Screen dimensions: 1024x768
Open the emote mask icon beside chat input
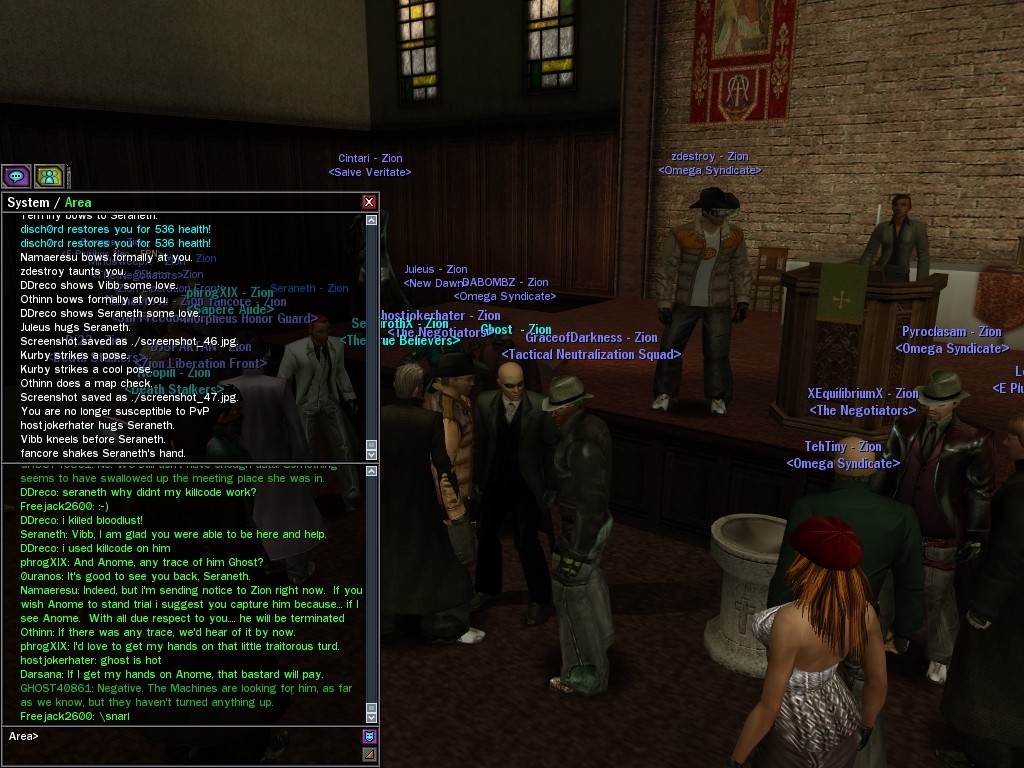(369, 737)
